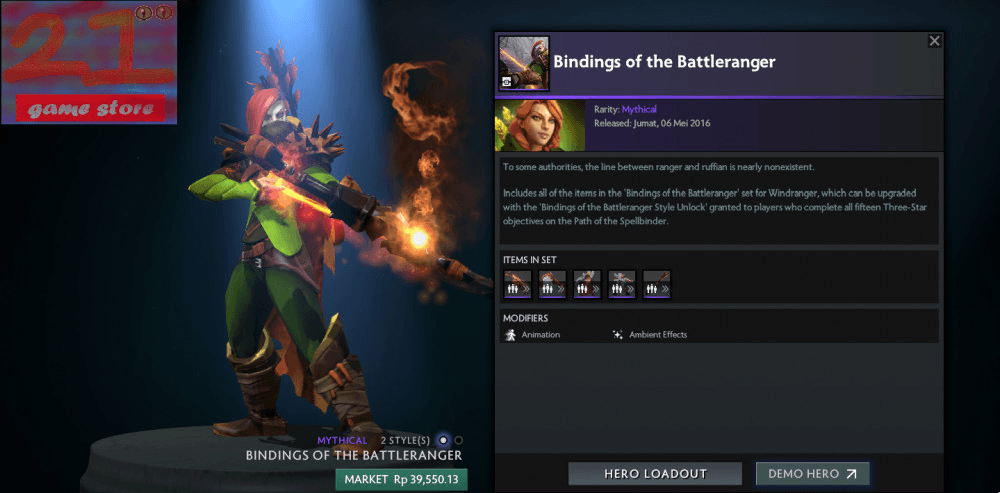Open the Hero Loadout
This screenshot has height=493, width=1000.
[655, 473]
